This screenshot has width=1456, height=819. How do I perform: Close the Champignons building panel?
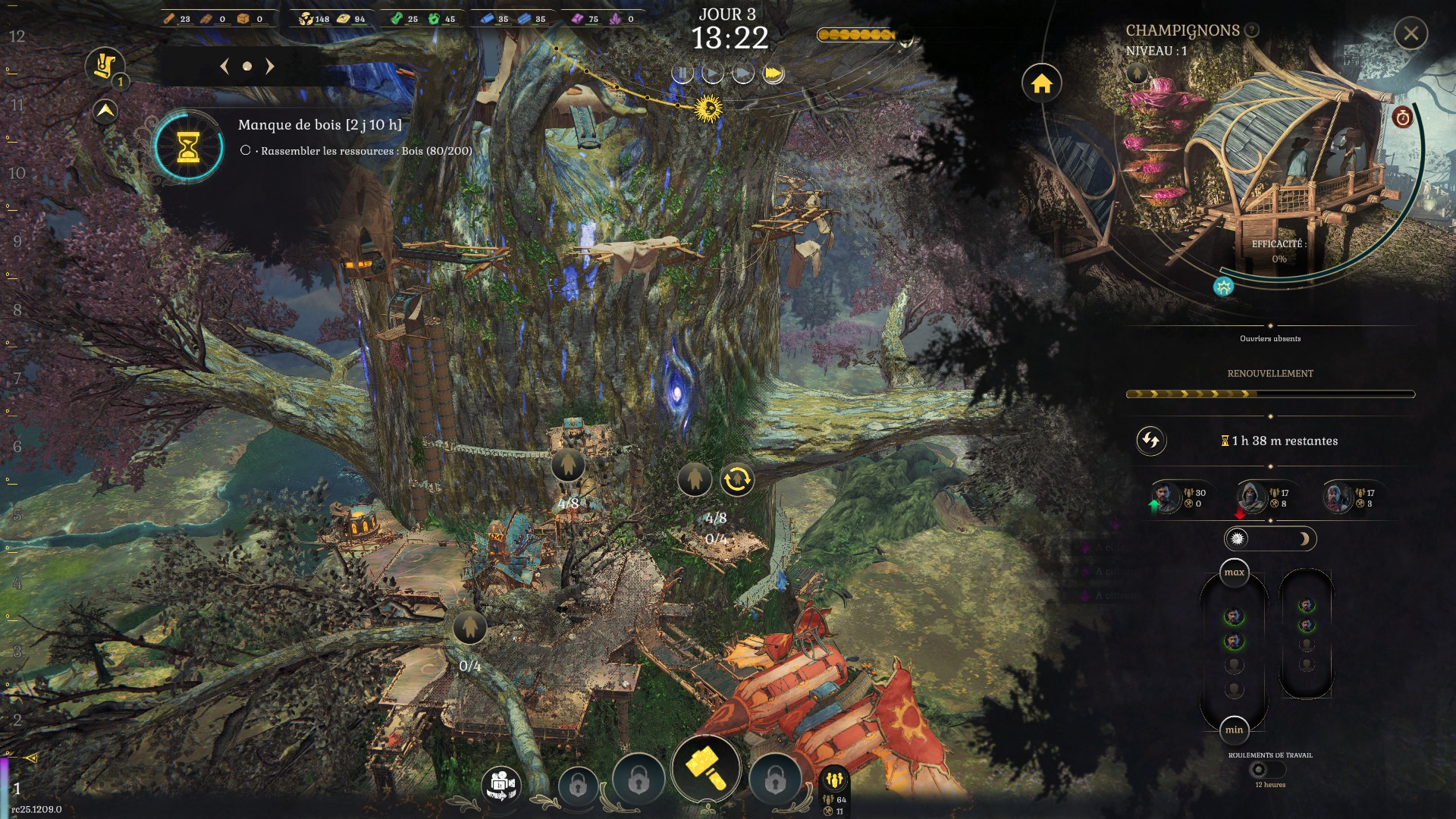tap(1410, 34)
